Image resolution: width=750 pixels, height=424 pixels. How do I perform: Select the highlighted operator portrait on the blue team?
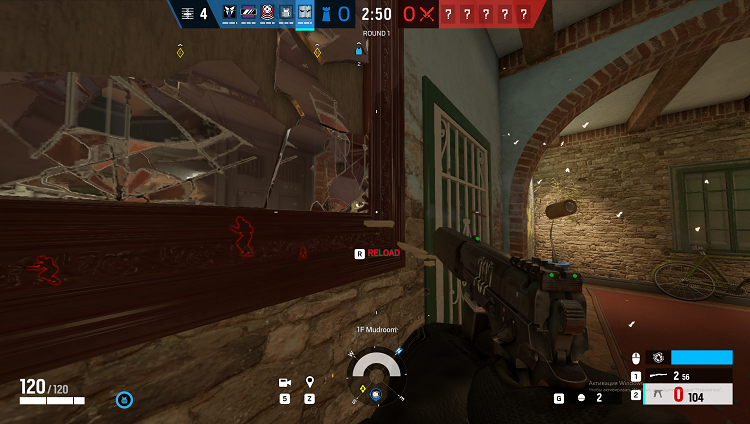(x=305, y=13)
